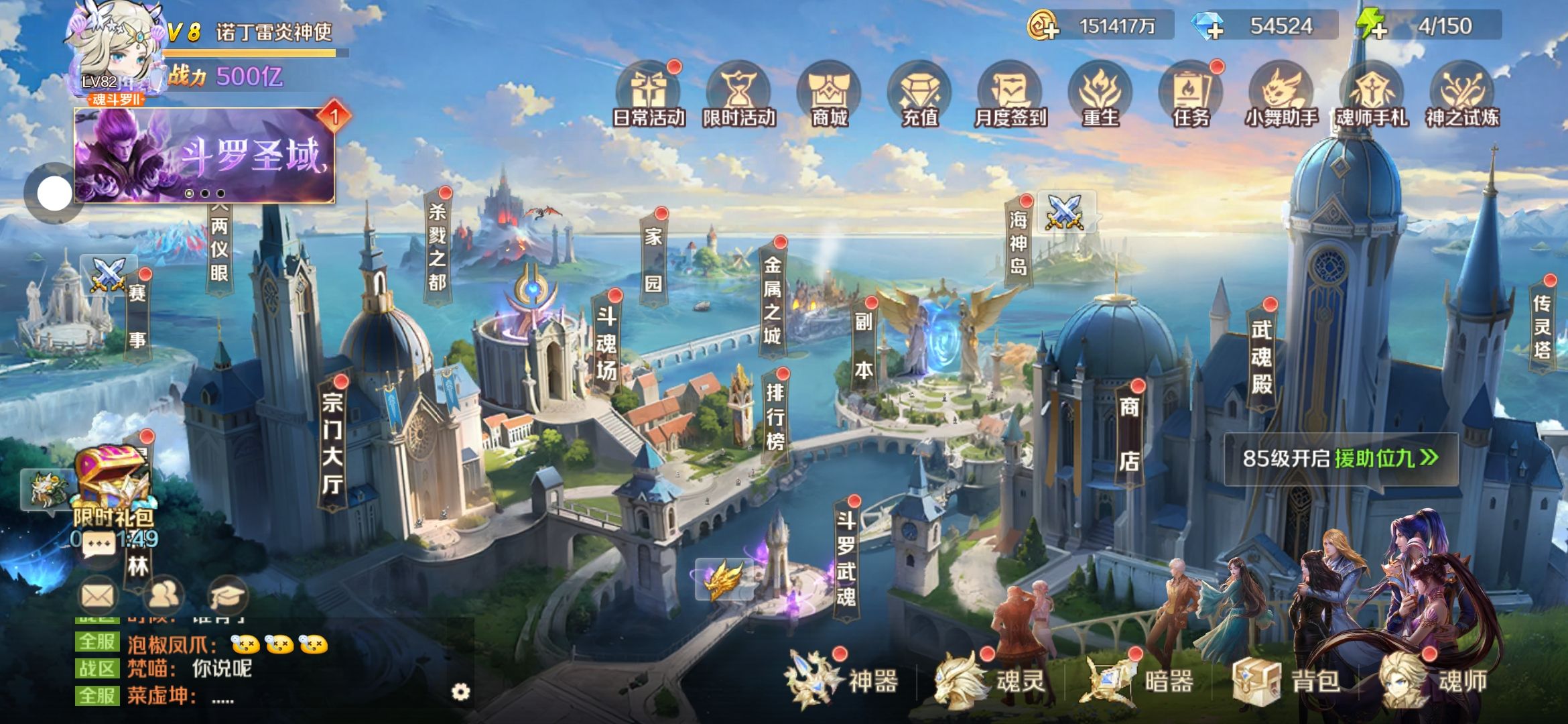Visit the 宗门大厅 sect hall
The width and height of the screenshot is (1568, 724).
click(333, 442)
